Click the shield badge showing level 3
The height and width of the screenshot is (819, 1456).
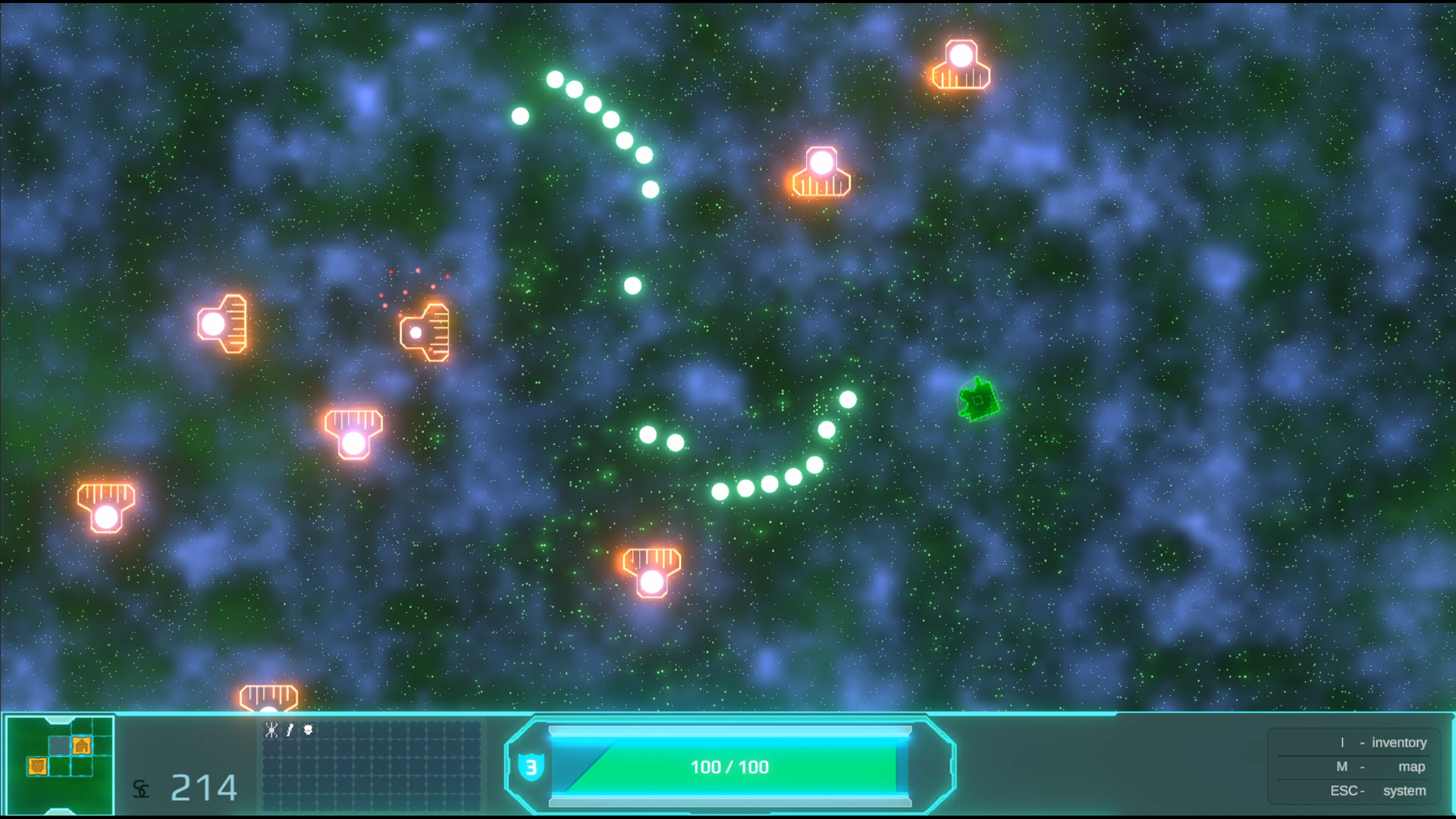pyautogui.click(x=533, y=767)
